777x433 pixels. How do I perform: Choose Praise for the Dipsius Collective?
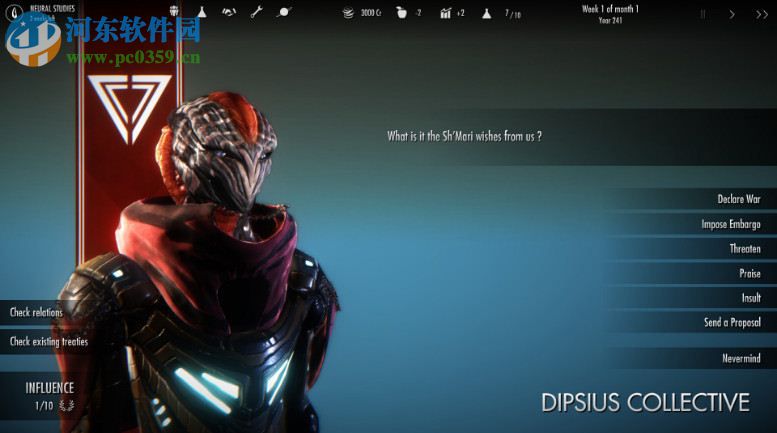pos(749,273)
